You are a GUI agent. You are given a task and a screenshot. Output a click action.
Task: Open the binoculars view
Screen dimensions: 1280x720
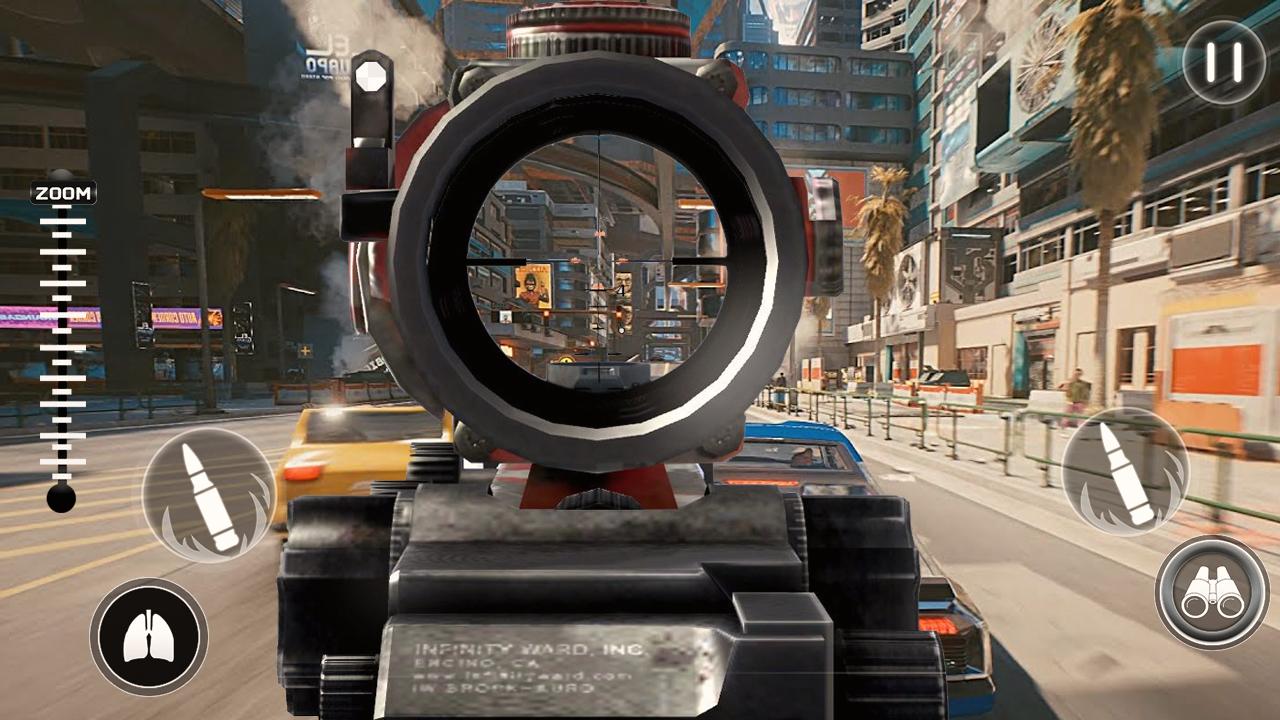pos(1212,593)
